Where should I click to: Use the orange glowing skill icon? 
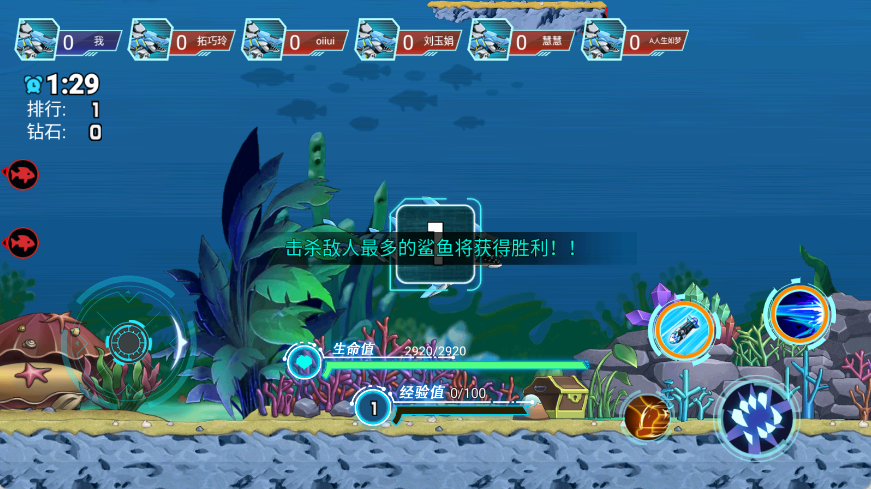647,417
